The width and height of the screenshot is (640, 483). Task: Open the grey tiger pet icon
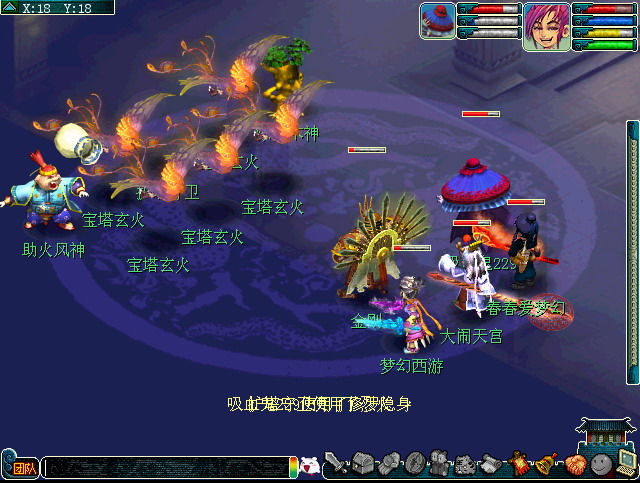466,463
